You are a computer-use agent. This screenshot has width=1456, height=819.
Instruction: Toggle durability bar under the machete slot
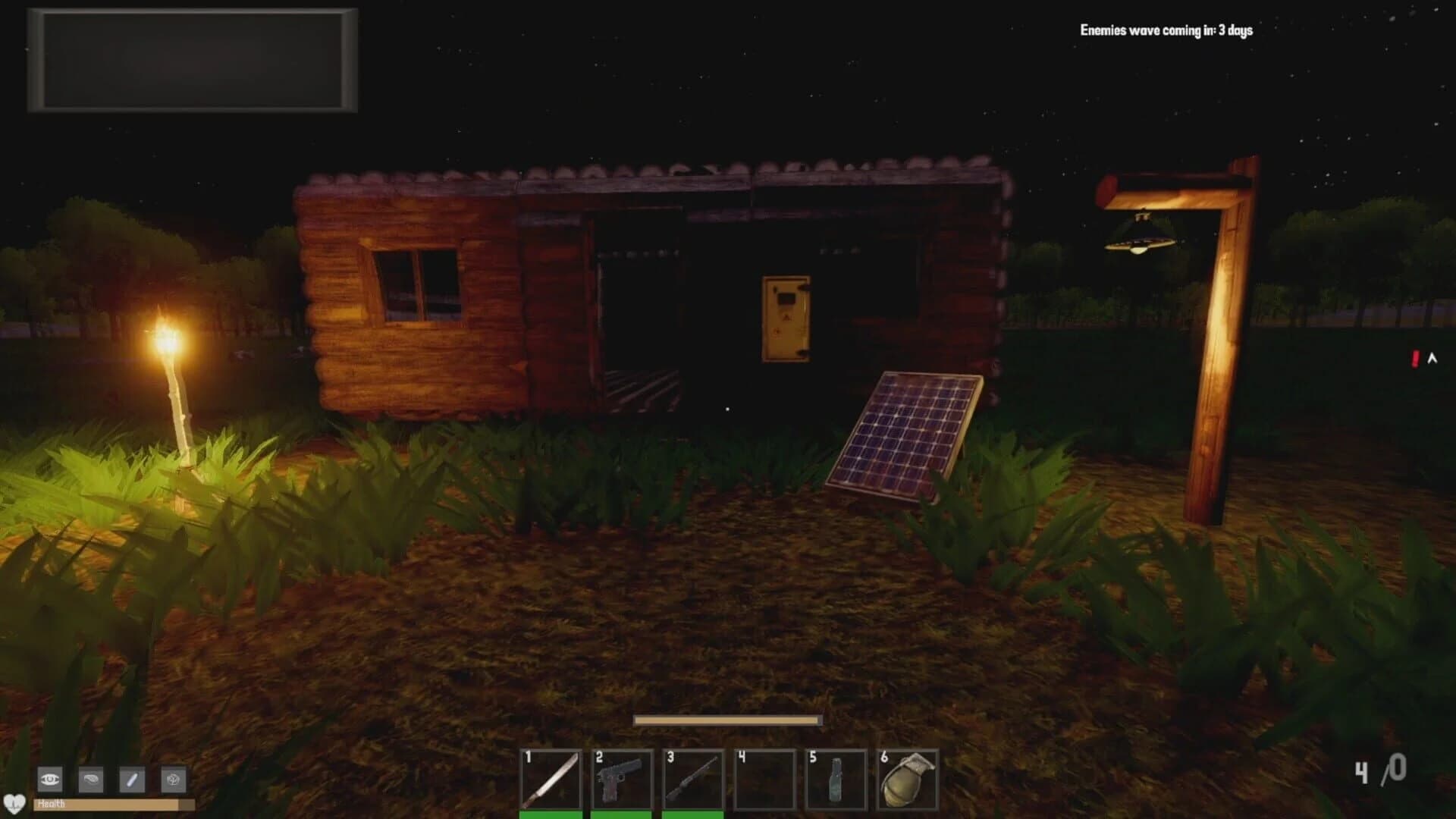(551, 815)
